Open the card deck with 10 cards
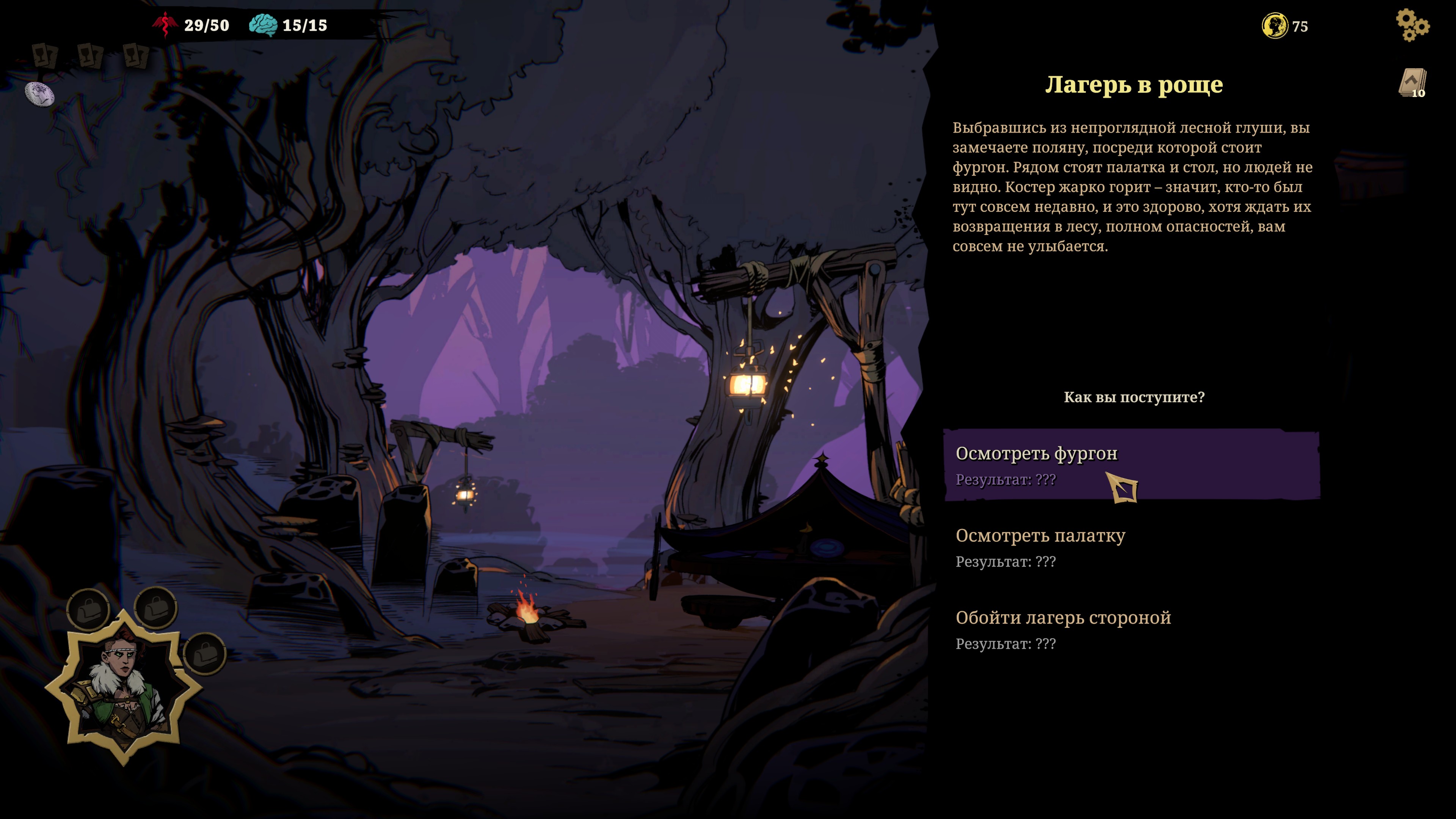 (1412, 83)
